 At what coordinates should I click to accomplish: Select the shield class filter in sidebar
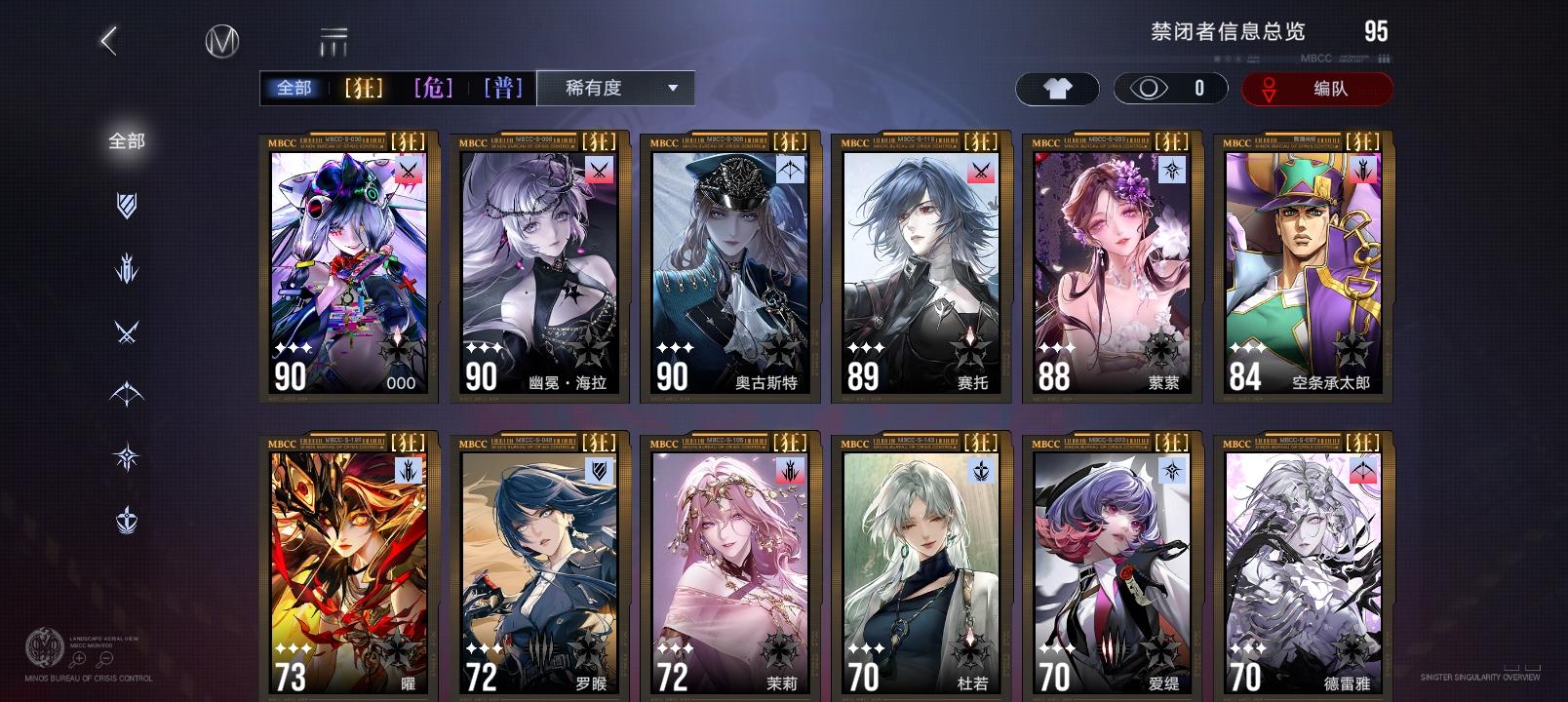(x=127, y=205)
